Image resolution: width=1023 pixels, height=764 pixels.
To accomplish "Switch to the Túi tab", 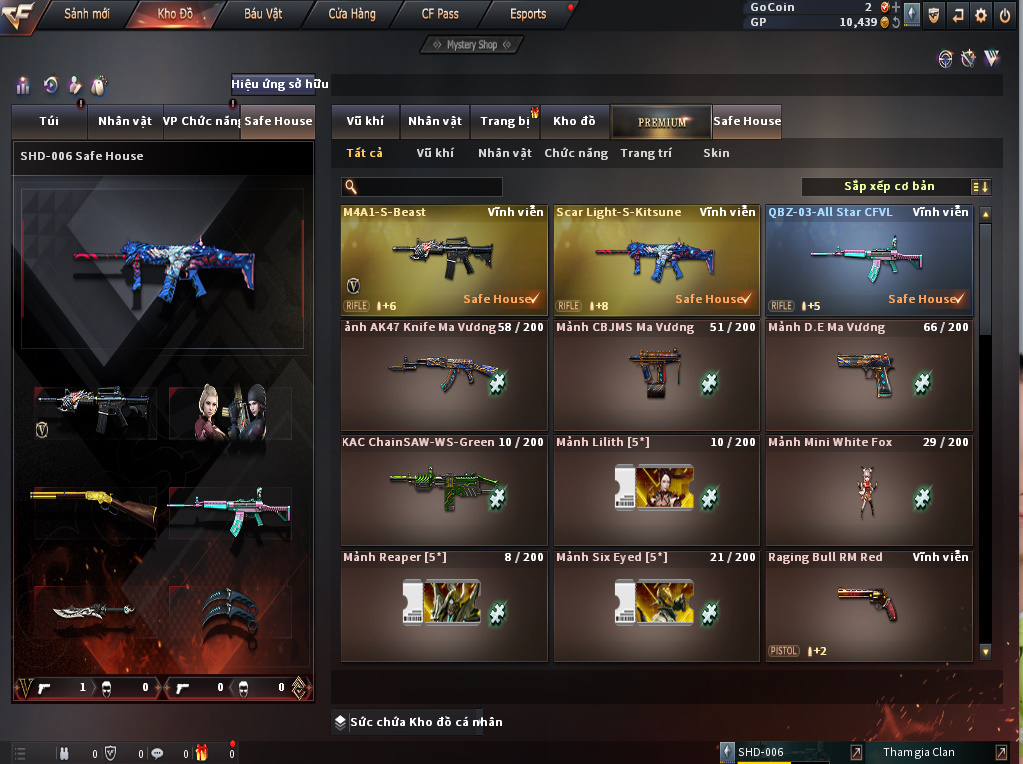I will coord(49,121).
